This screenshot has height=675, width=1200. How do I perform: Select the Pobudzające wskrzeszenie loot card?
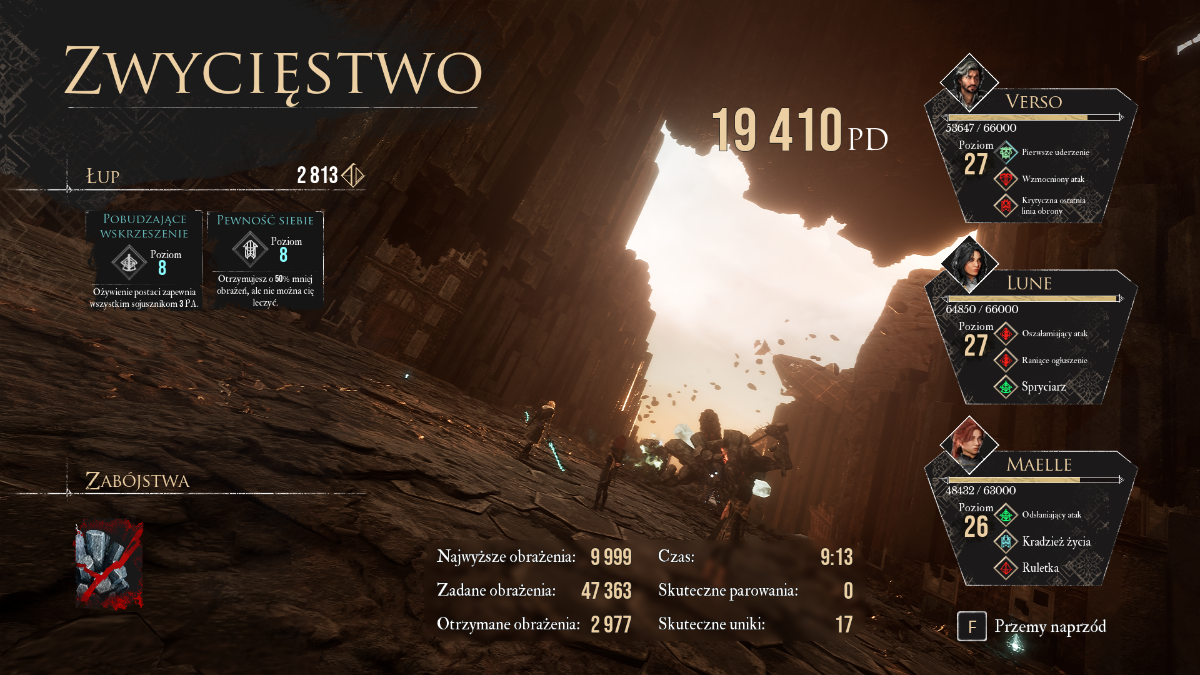tap(142, 259)
